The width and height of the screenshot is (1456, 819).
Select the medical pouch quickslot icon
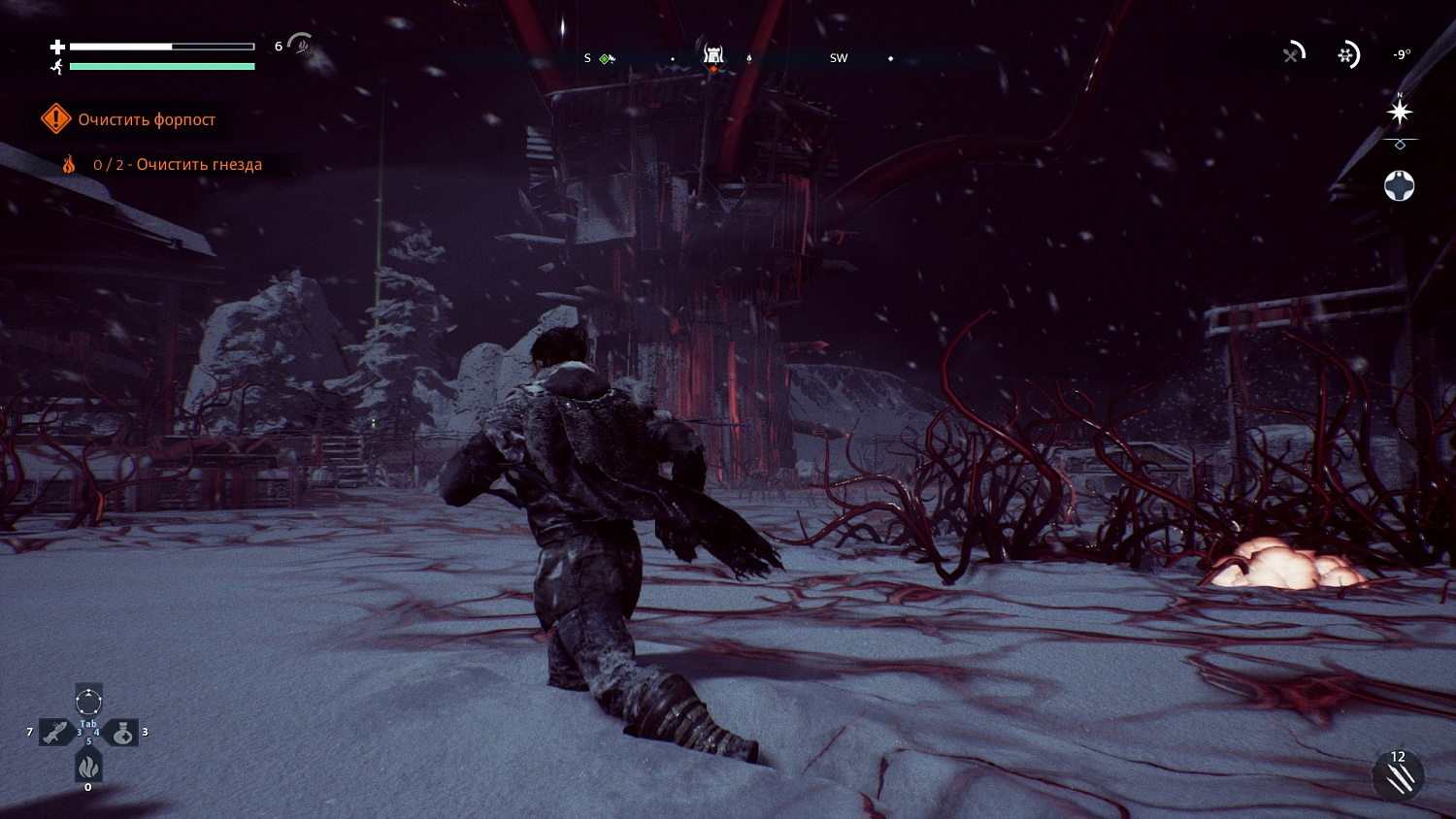coord(123,732)
